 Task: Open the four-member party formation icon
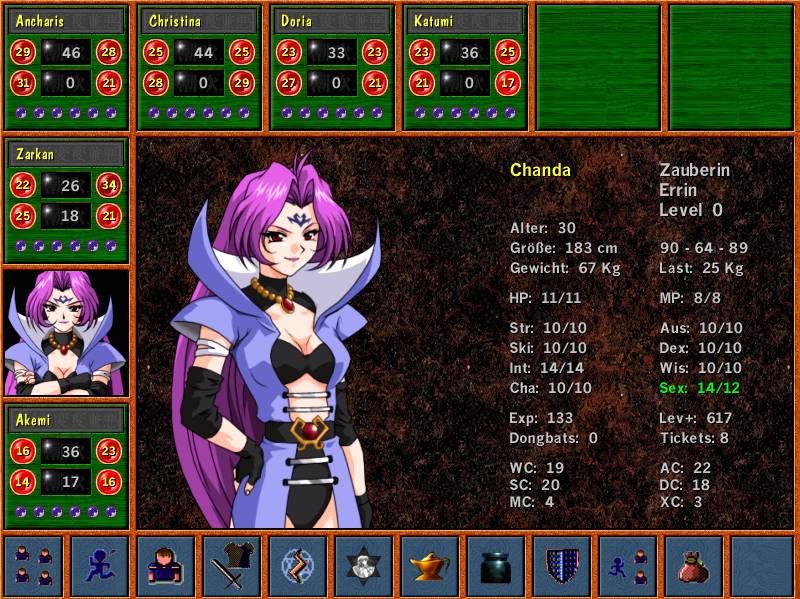click(33, 566)
